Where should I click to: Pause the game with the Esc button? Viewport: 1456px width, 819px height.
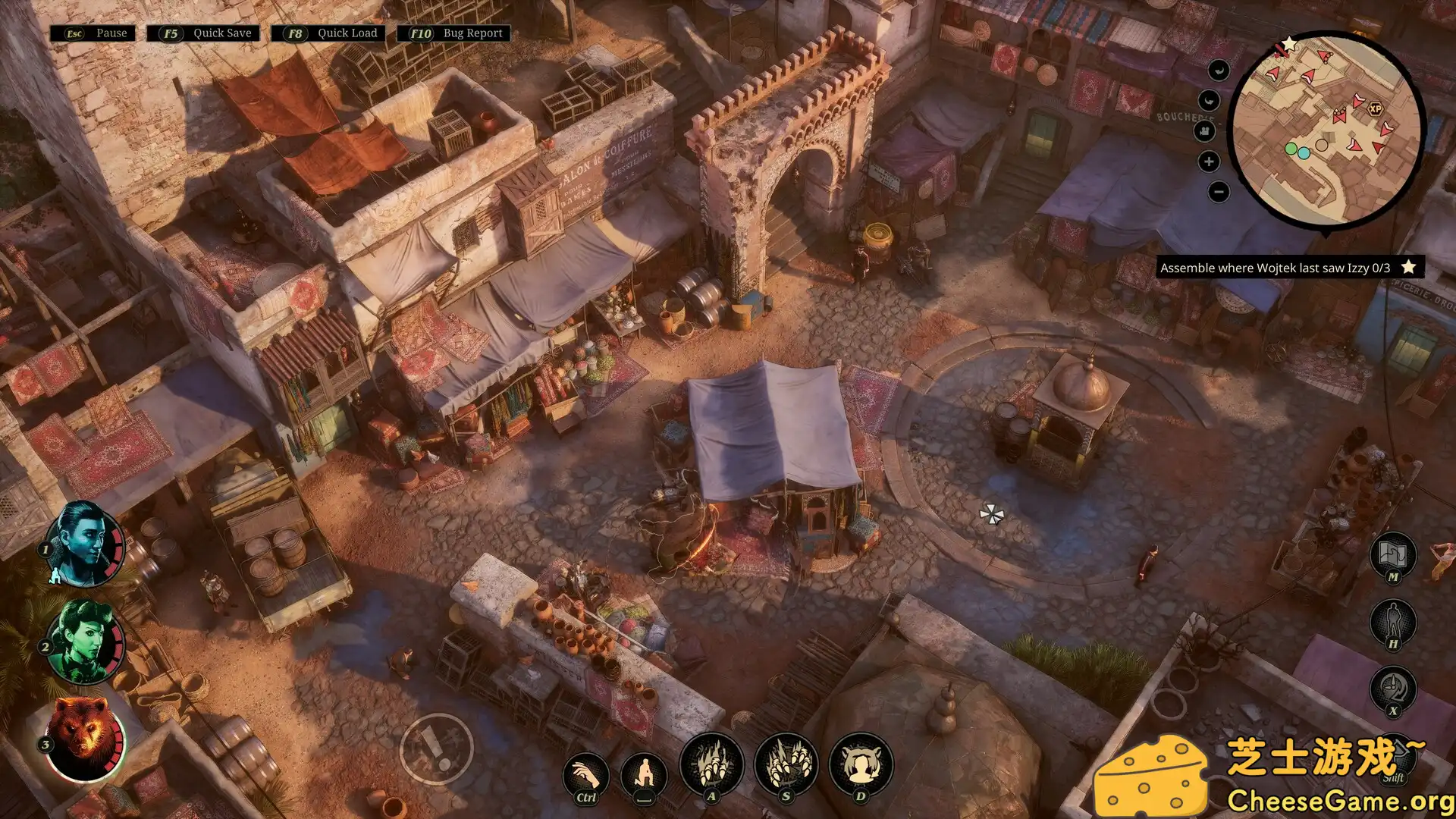pos(93,33)
